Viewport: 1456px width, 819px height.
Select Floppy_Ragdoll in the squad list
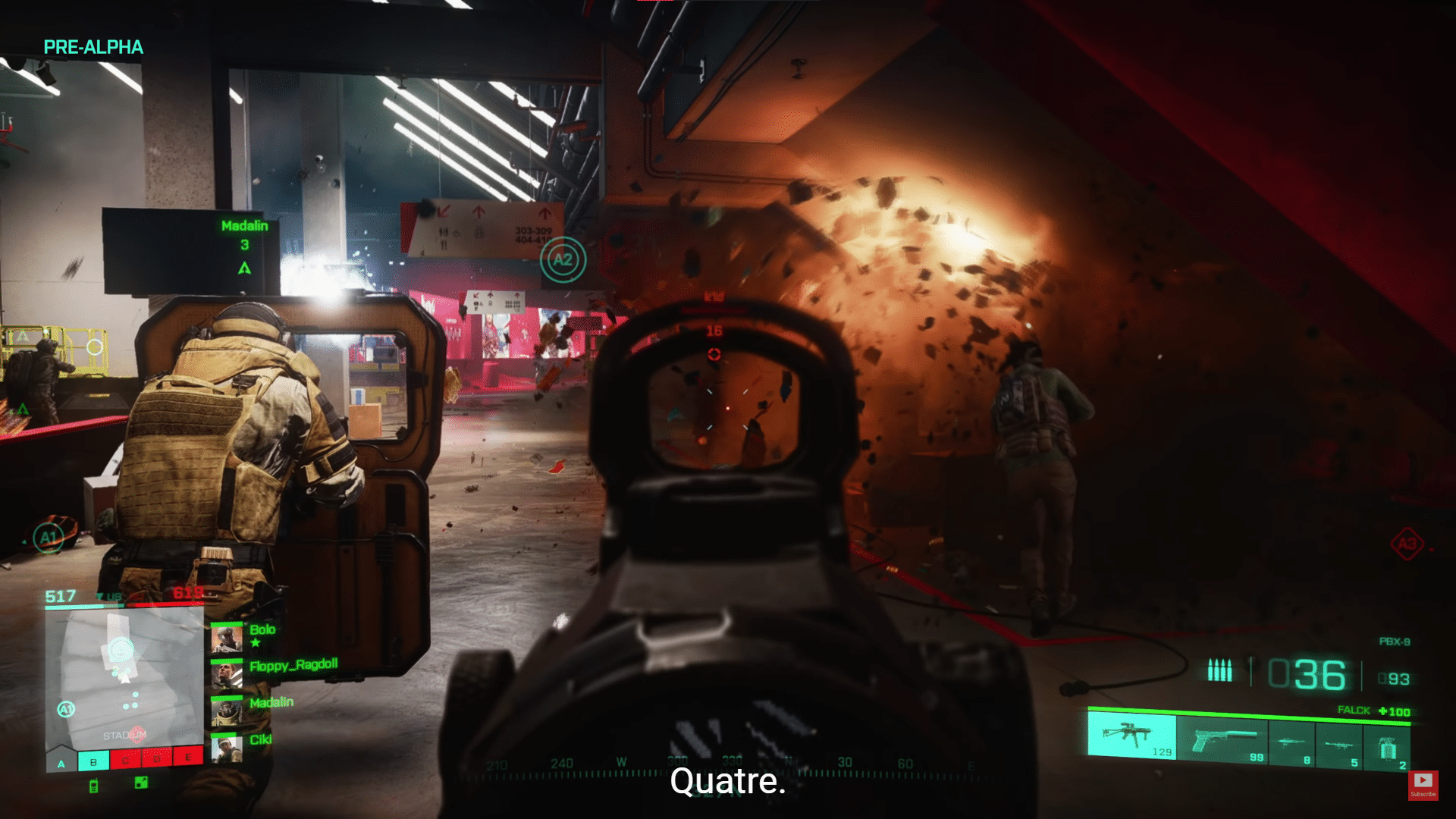pyautogui.click(x=226, y=675)
